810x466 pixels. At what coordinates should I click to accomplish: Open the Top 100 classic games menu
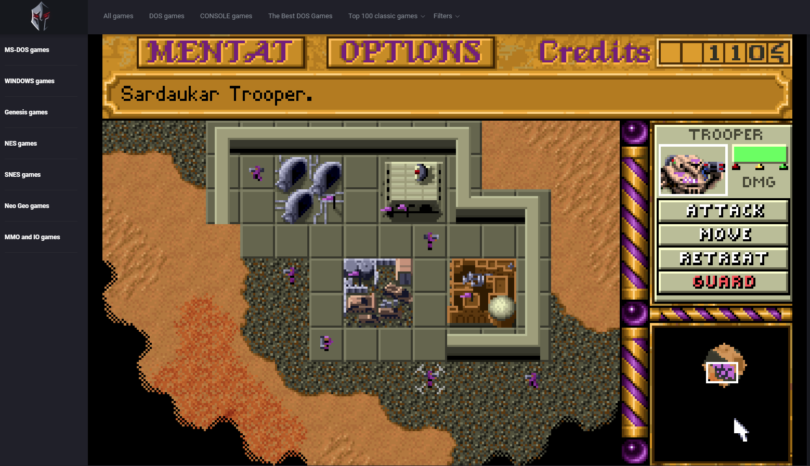(x=386, y=16)
